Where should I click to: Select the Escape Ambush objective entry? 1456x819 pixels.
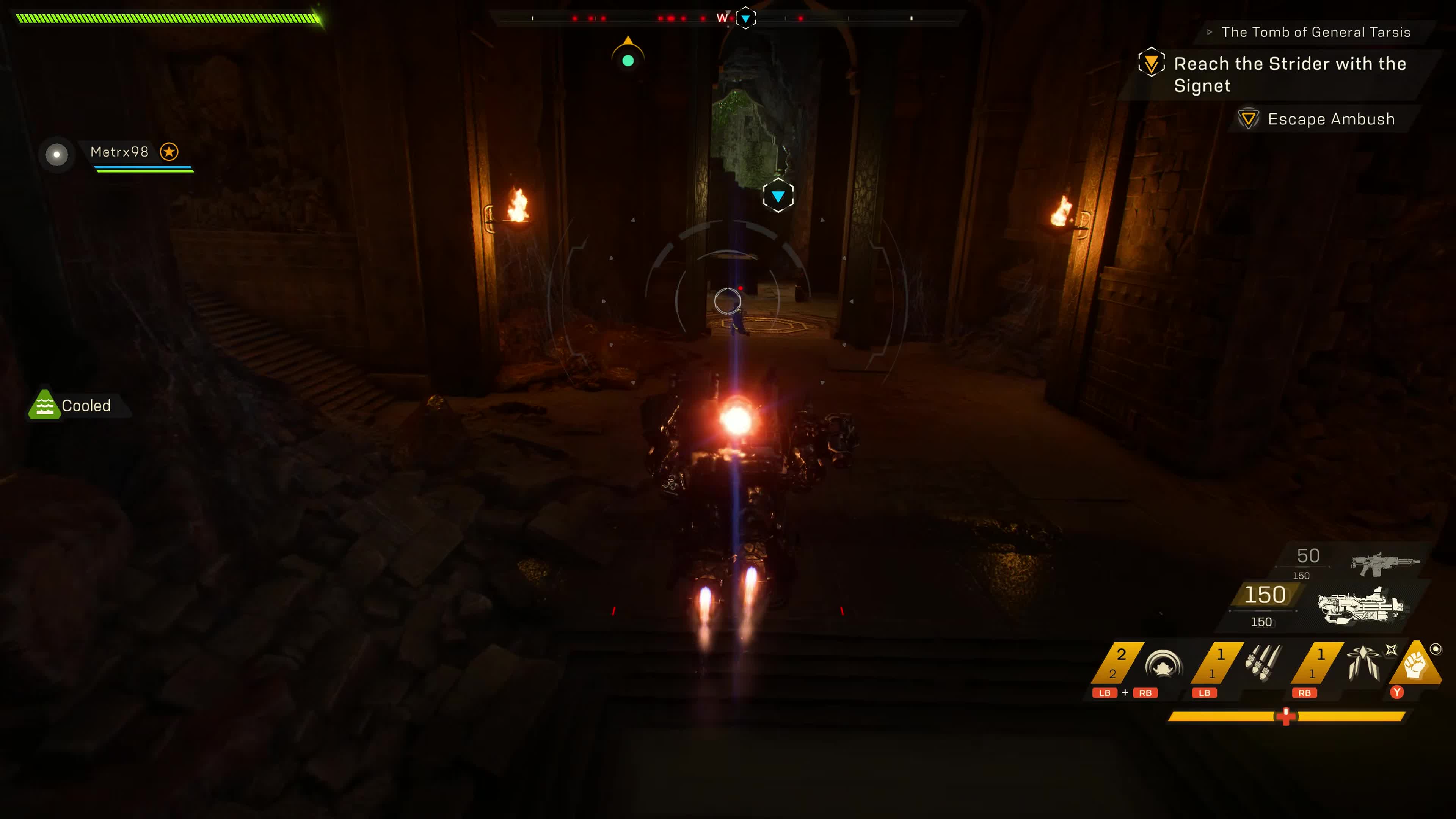1330,119
